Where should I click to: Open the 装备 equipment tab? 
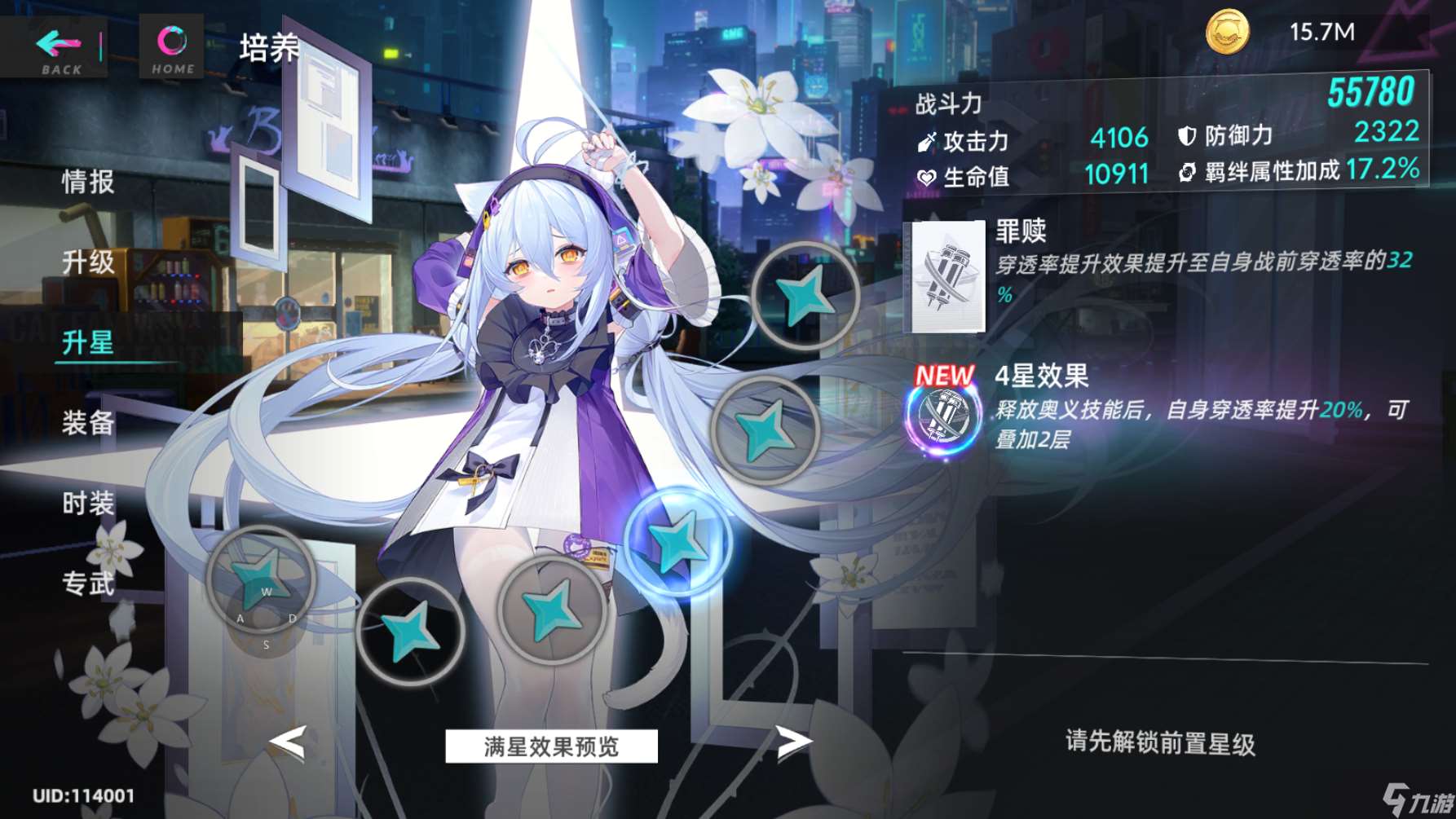[x=88, y=422]
